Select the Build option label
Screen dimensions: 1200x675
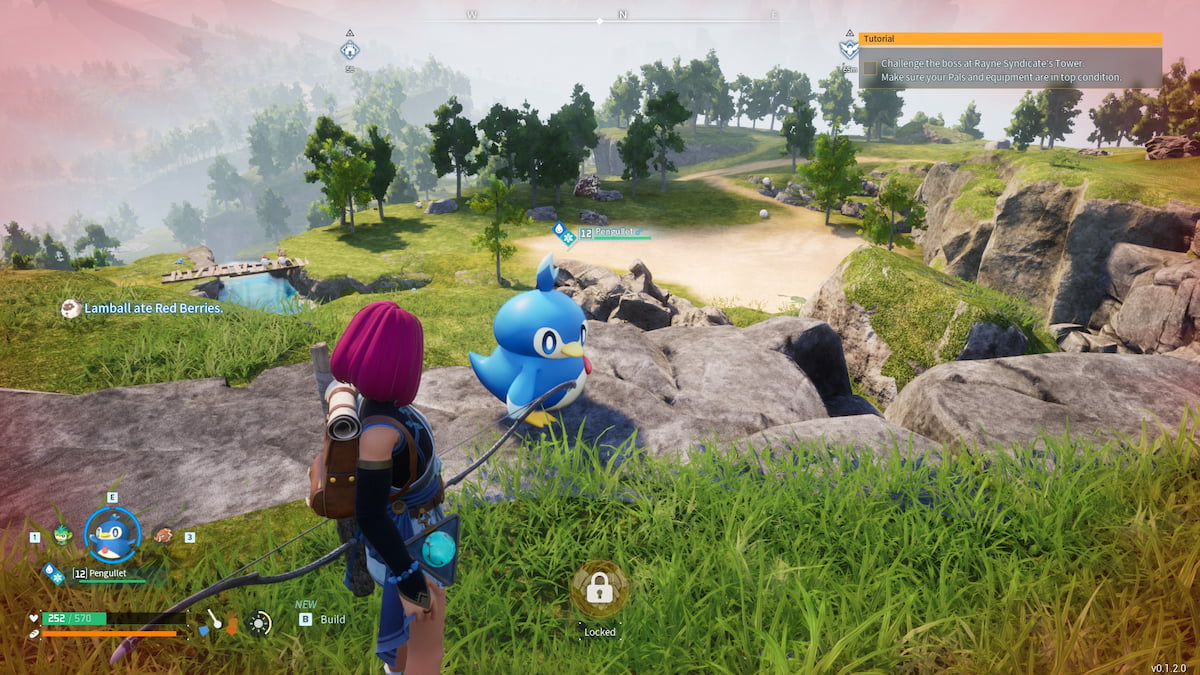click(x=333, y=619)
